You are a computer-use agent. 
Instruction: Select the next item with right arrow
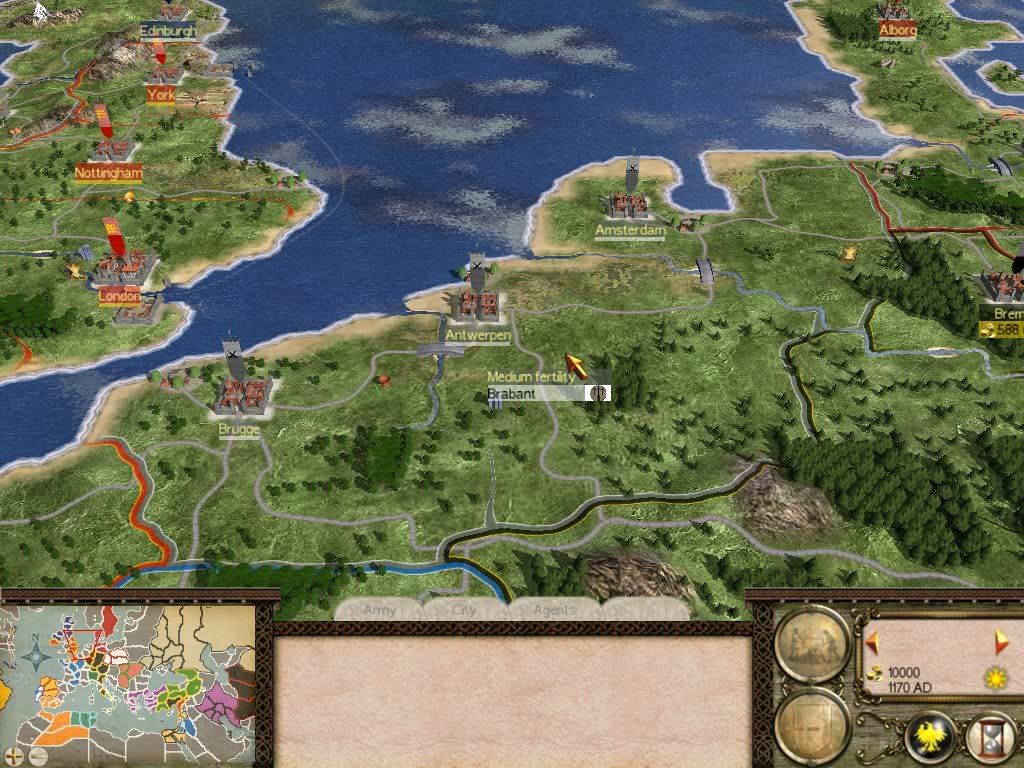click(1002, 641)
